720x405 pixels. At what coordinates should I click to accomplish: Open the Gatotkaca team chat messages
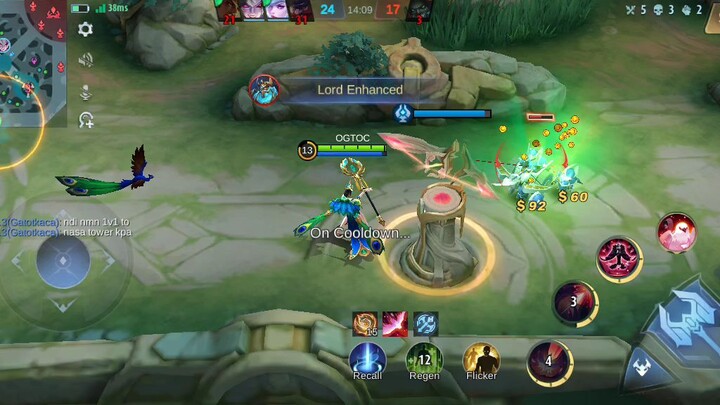click(x=66, y=226)
